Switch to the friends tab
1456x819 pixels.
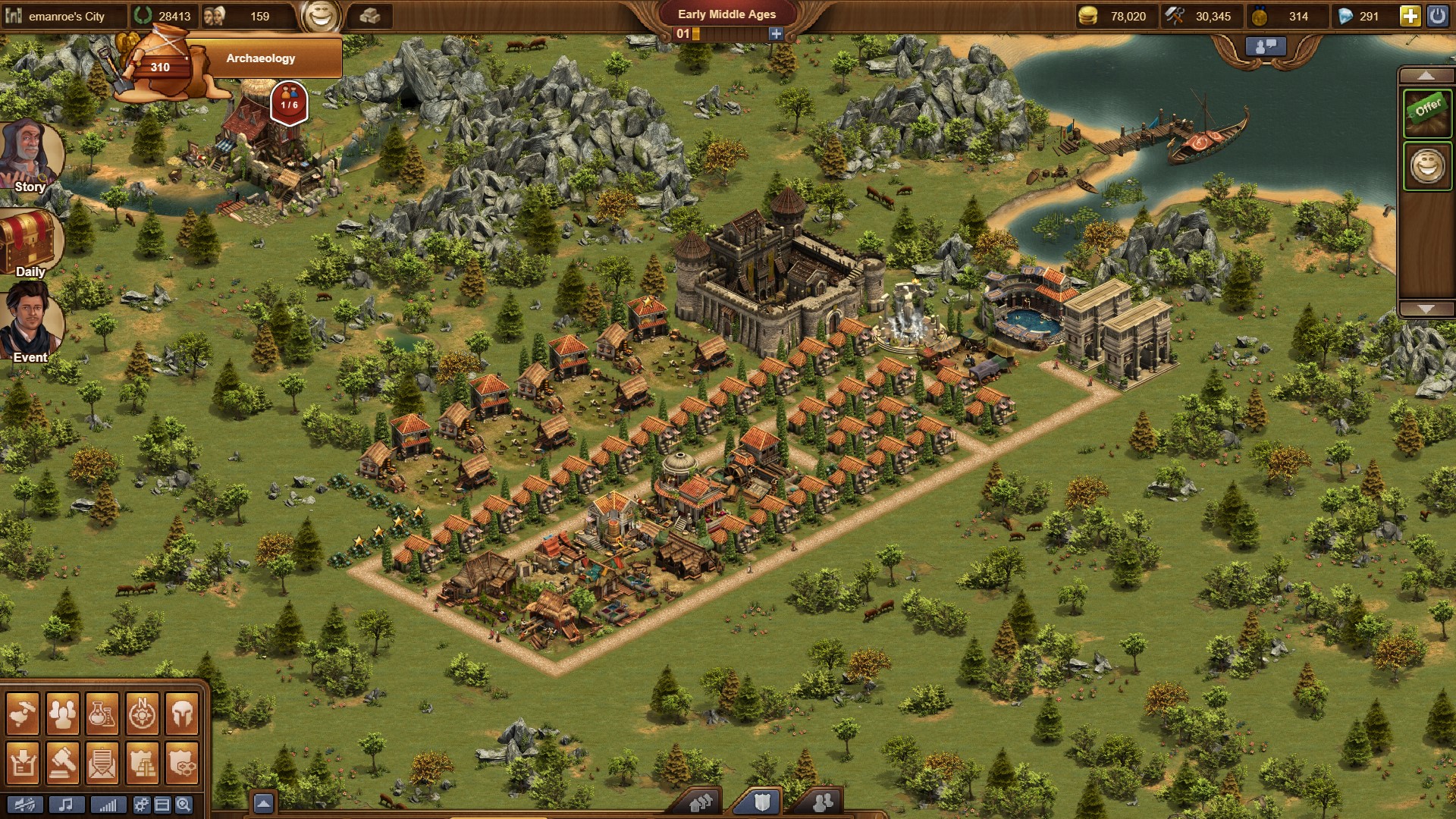[x=822, y=802]
